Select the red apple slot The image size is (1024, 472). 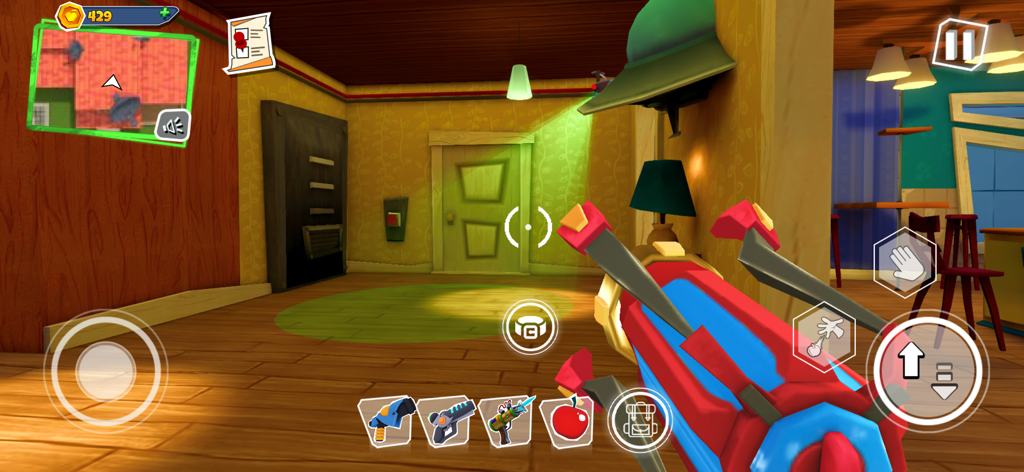(x=568, y=419)
